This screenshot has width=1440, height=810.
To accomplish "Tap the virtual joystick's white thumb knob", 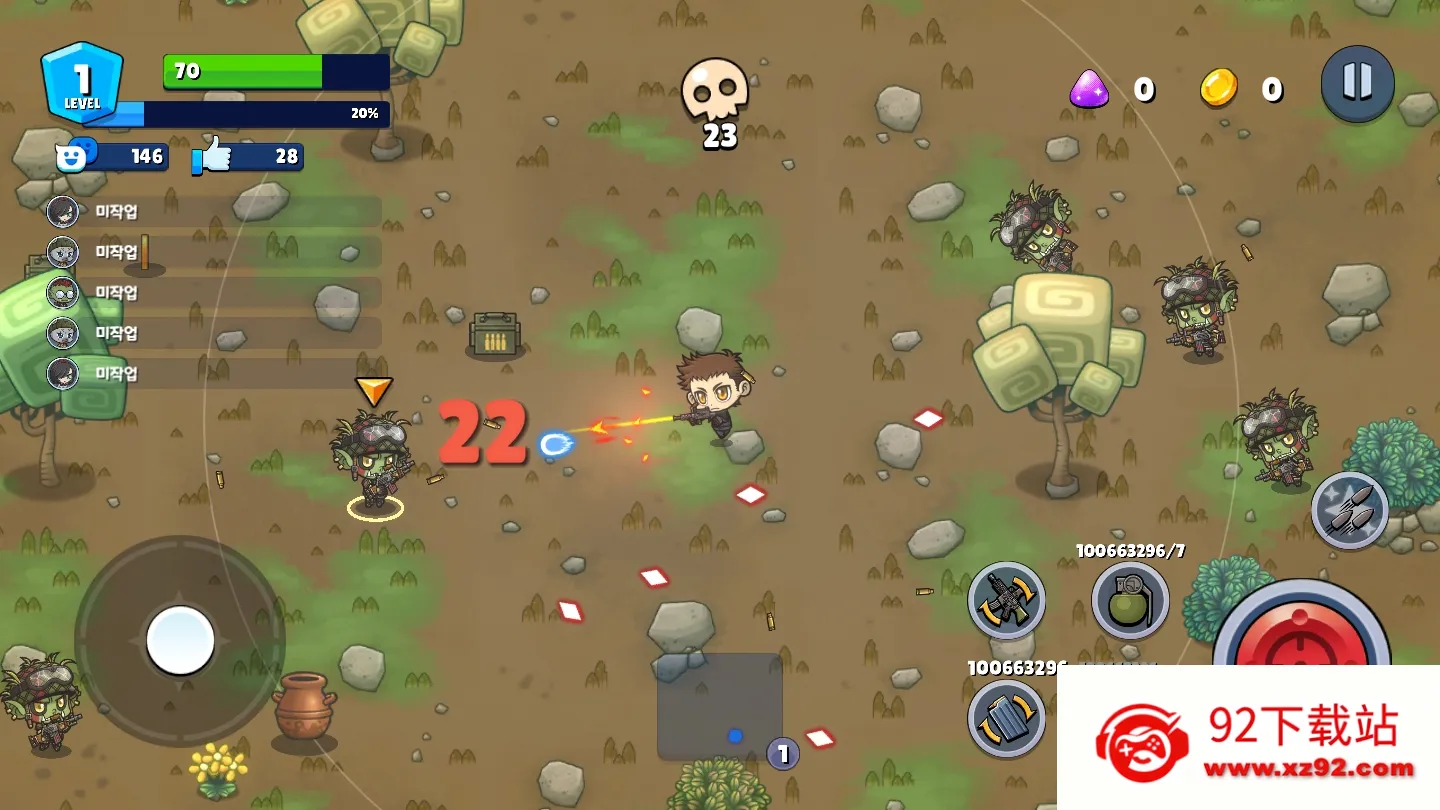I will tap(180, 640).
